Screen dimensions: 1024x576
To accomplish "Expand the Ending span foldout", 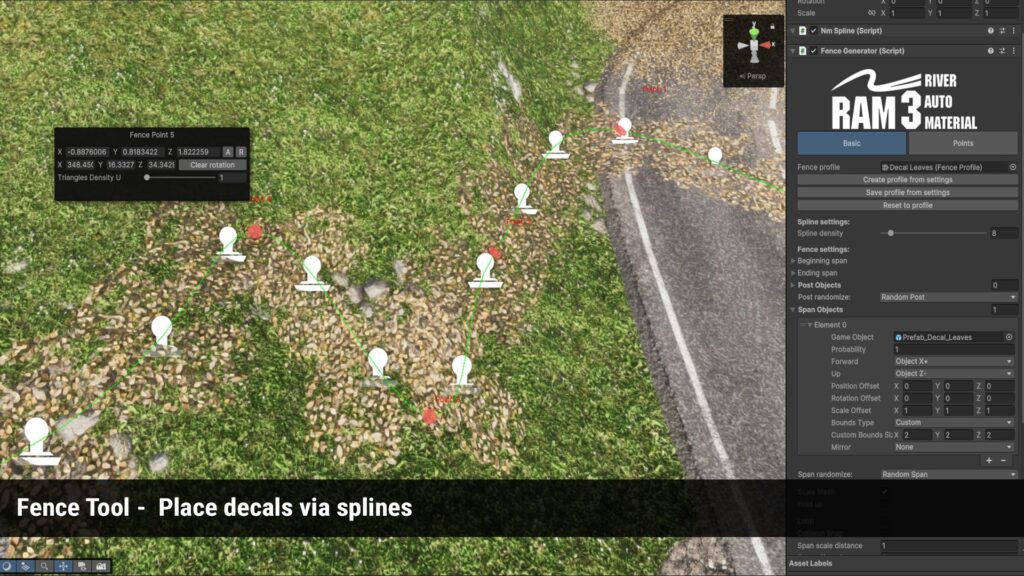I will coord(794,273).
